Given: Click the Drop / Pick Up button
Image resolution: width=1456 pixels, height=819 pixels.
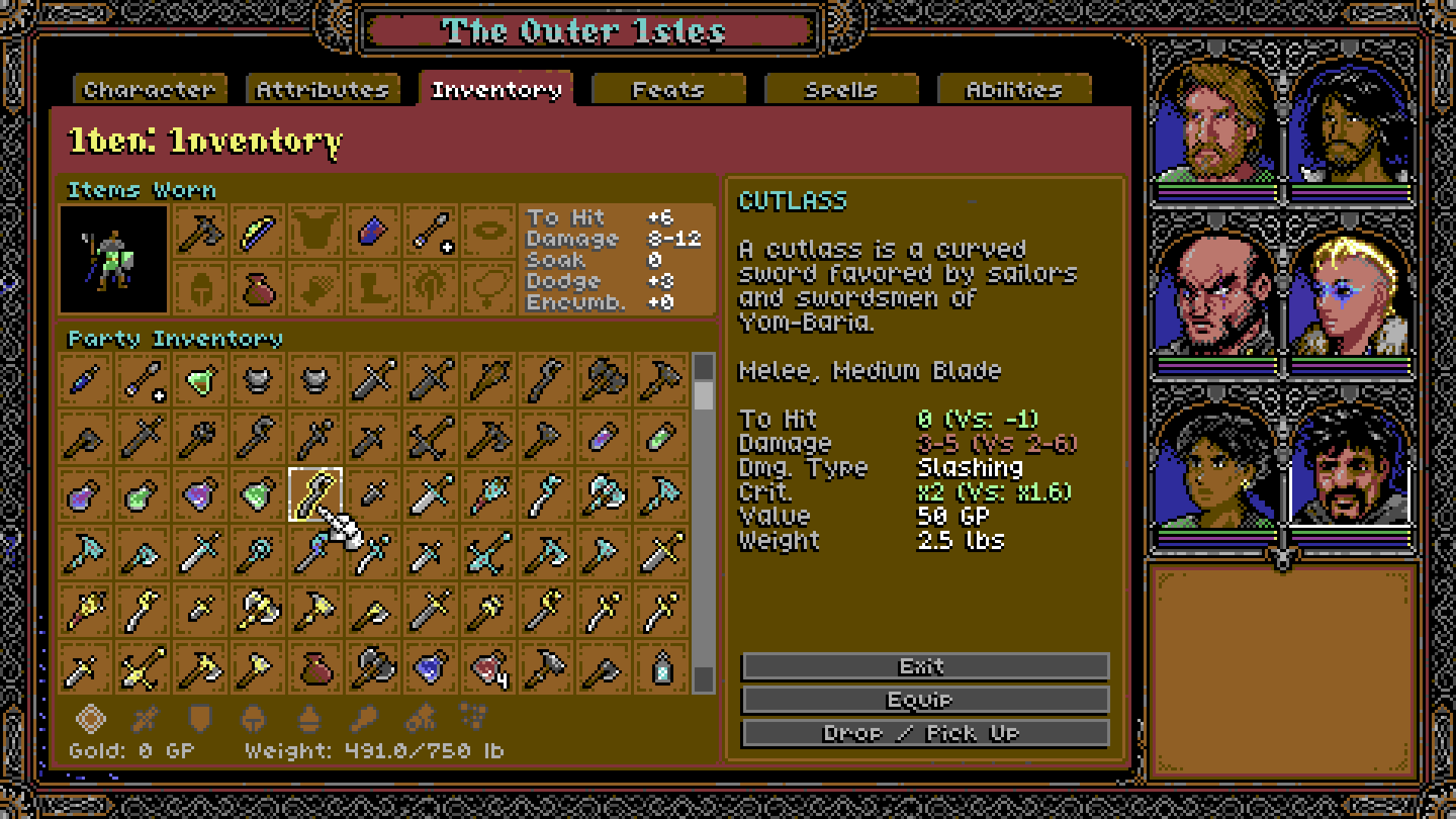Looking at the screenshot, I should 924,733.
